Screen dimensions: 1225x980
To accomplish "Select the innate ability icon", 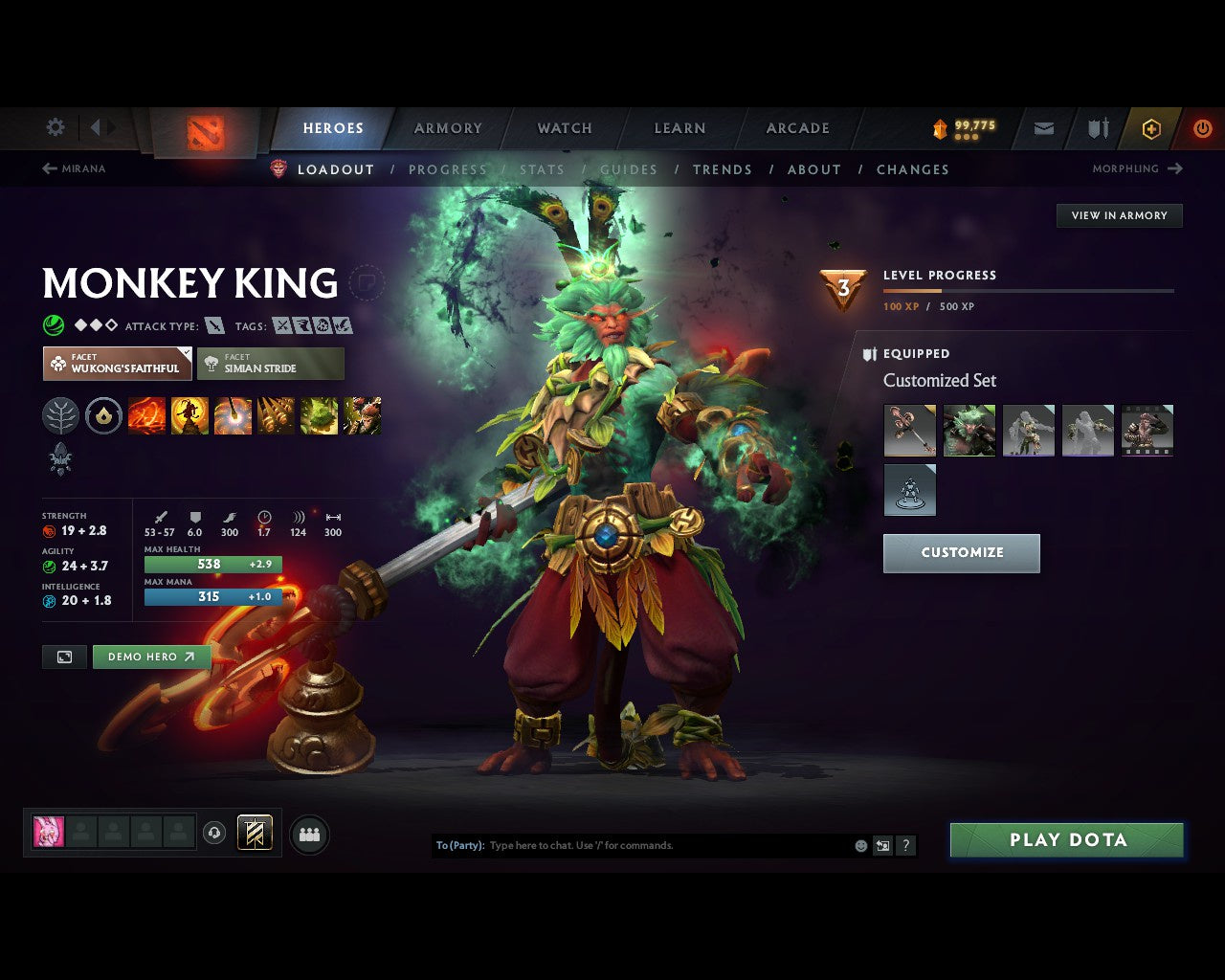I will (103, 415).
